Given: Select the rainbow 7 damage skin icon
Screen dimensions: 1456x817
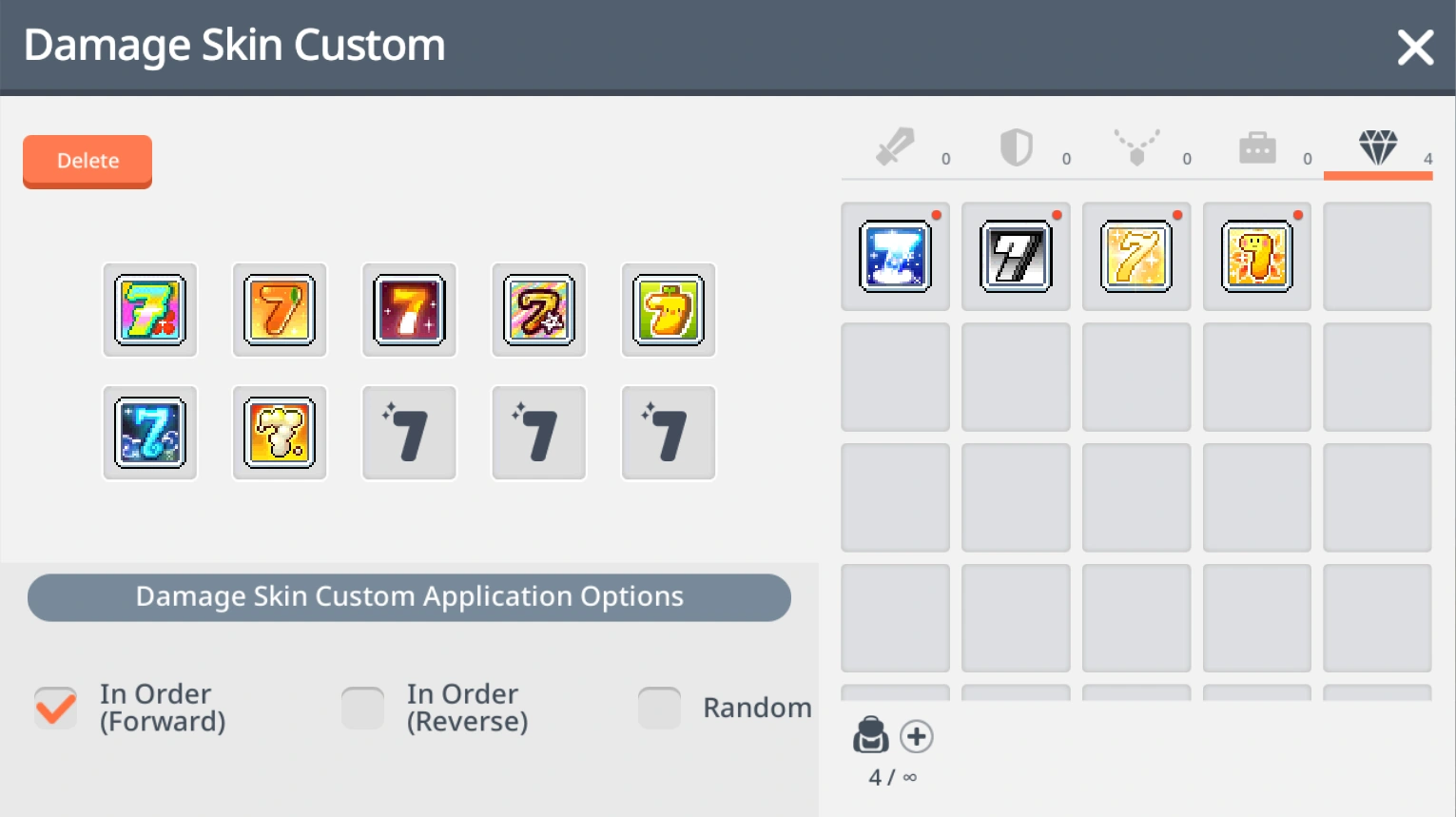Looking at the screenshot, I should [x=149, y=309].
